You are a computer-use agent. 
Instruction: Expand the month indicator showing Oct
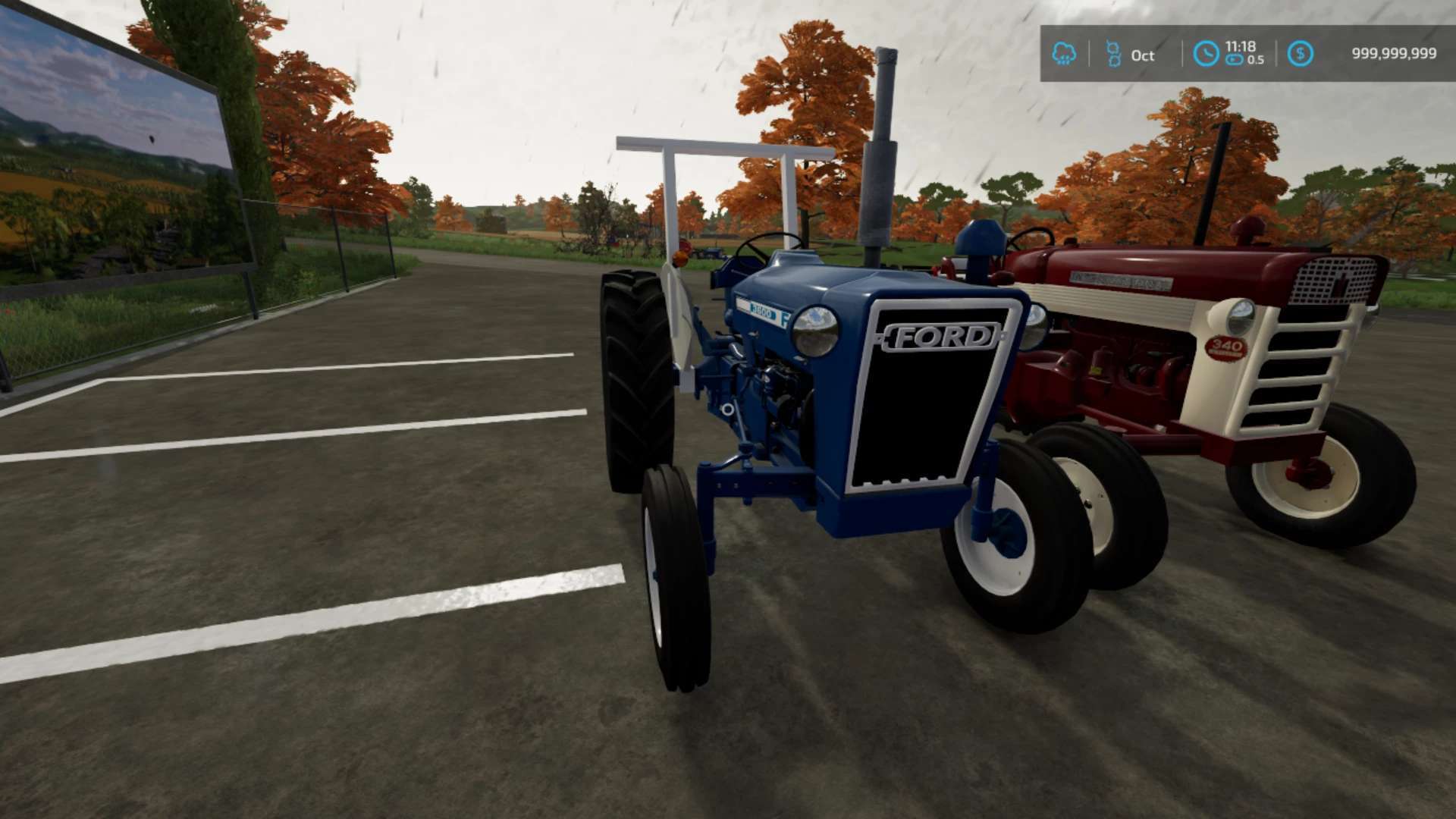click(1142, 55)
